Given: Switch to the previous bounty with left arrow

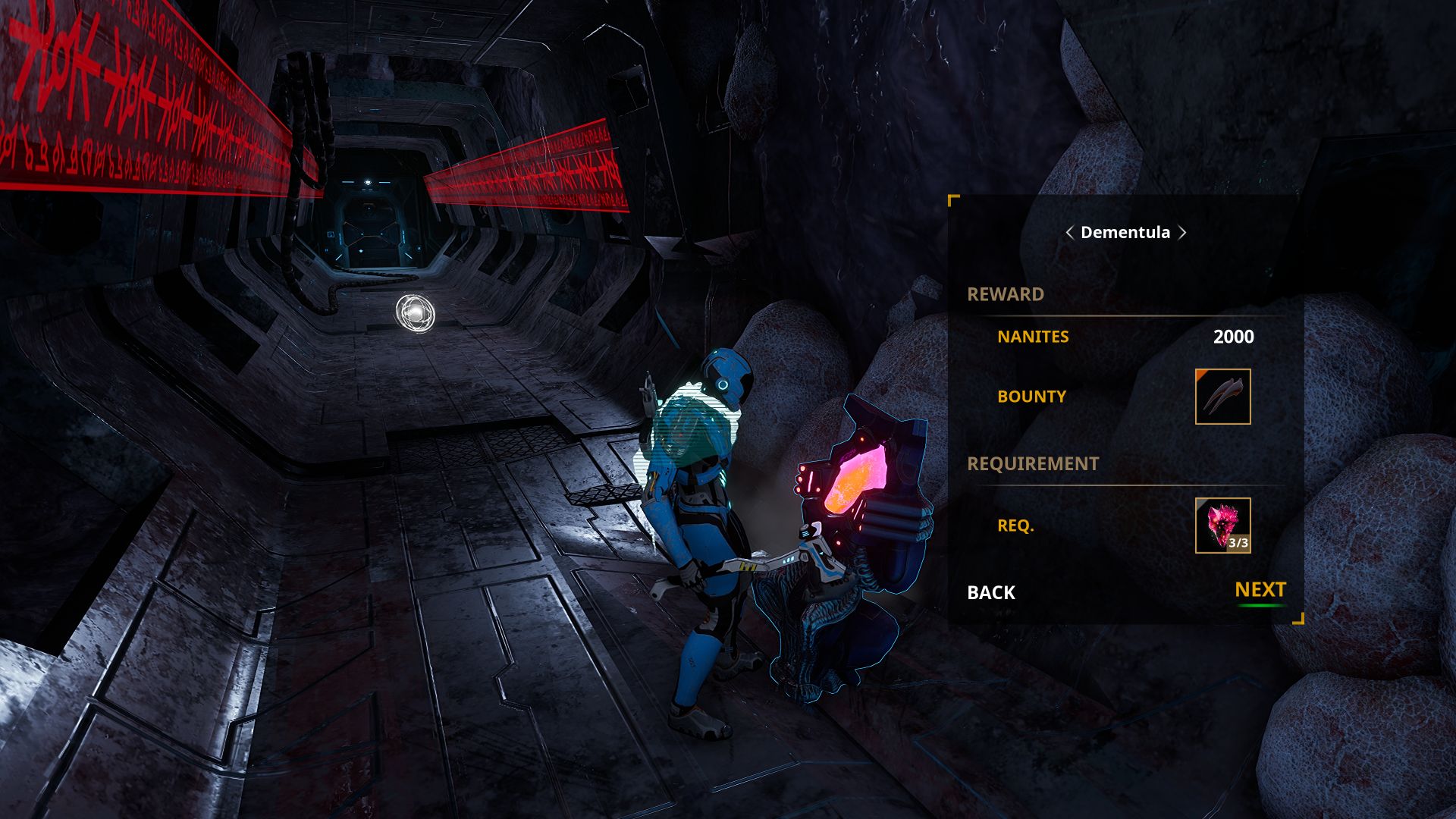Looking at the screenshot, I should pos(1069,233).
